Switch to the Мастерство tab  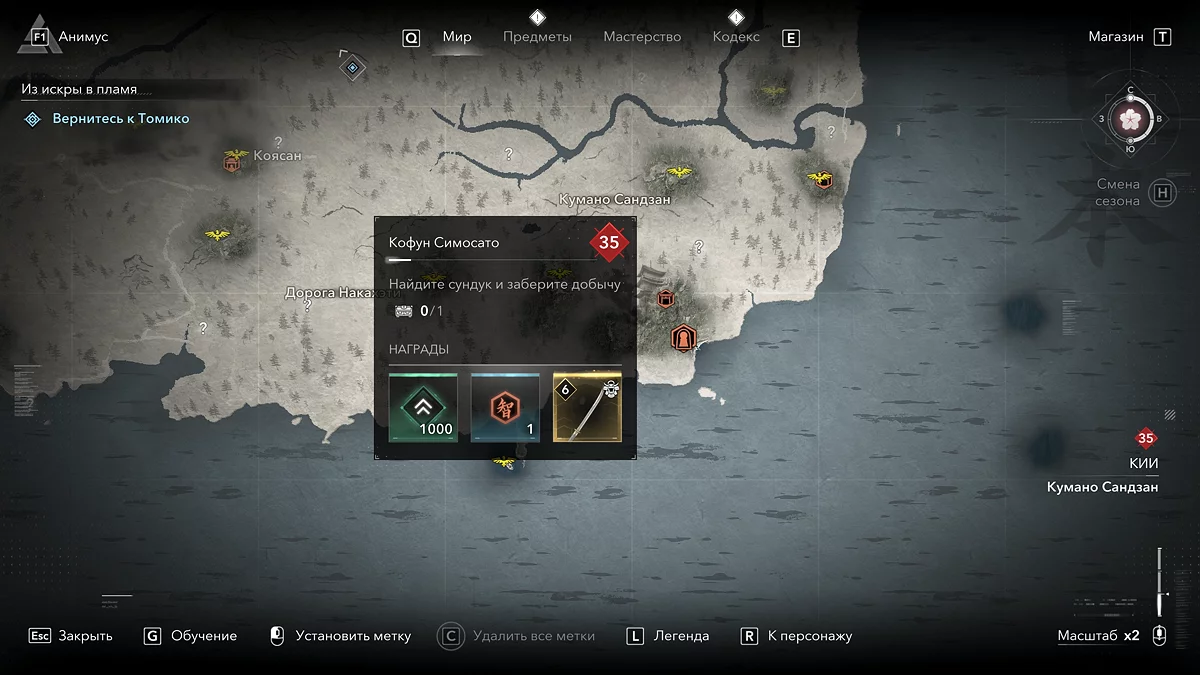tap(642, 37)
